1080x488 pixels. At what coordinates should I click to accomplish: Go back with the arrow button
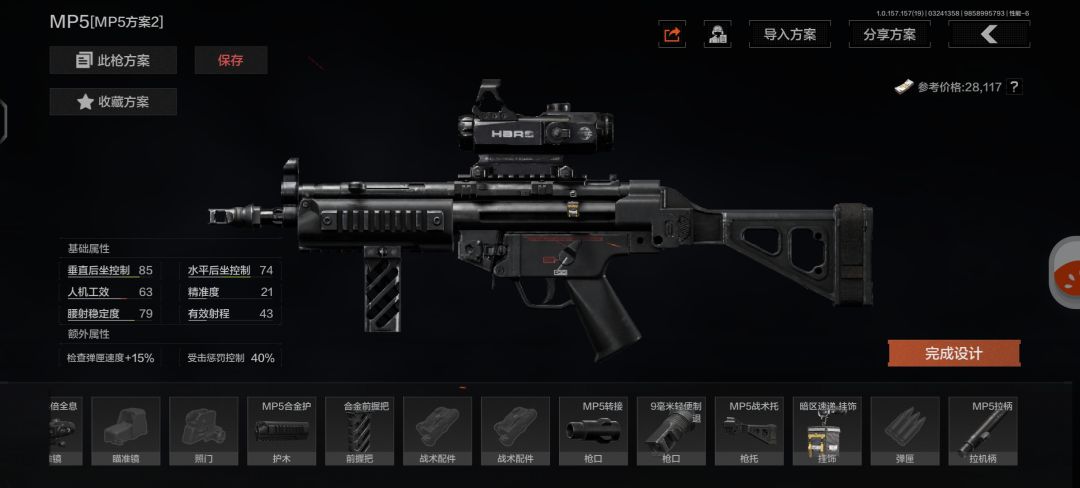(x=989, y=34)
